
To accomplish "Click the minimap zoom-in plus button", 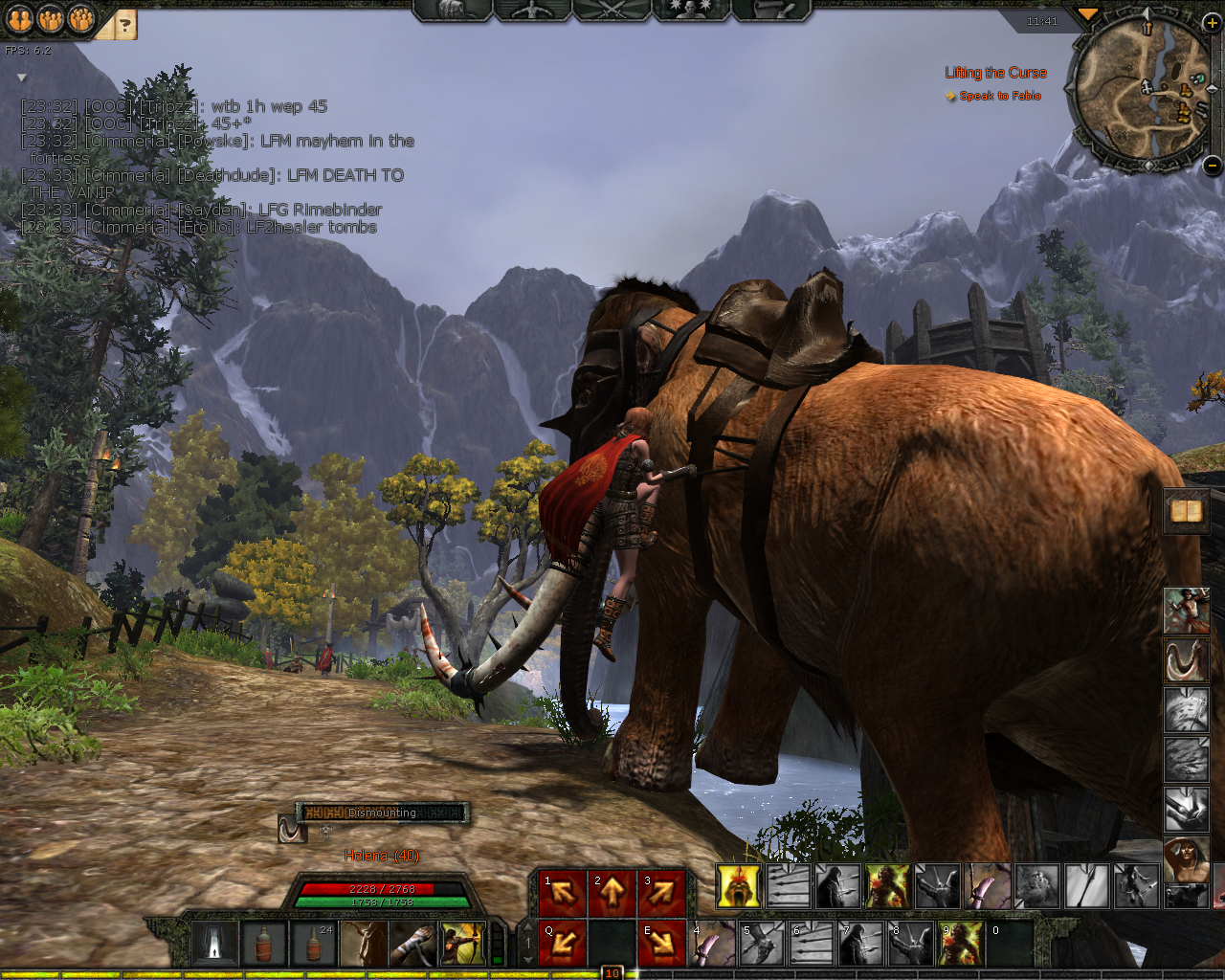I will point(1212,22).
